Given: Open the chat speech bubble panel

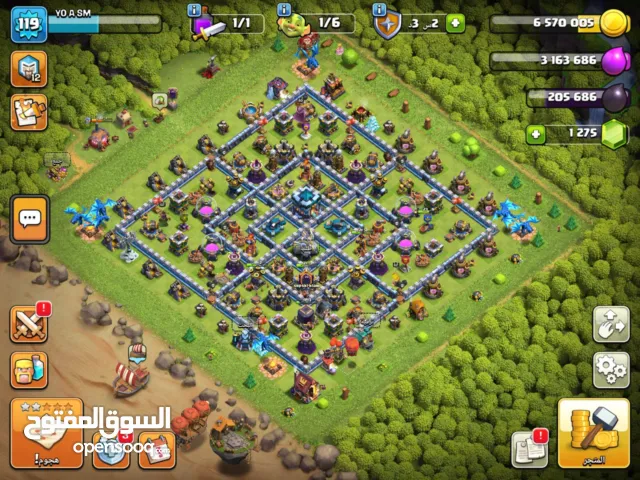Looking at the screenshot, I should 29,217.
